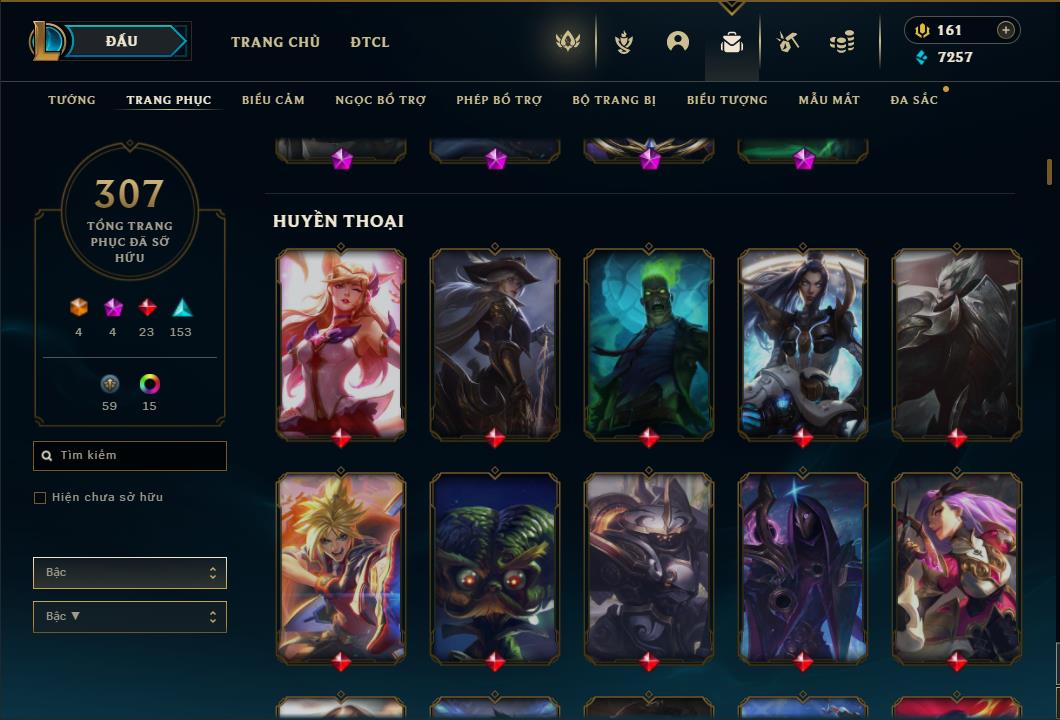Screen dimensions: 1060x720
Task: Choose the green zombie Brand skin card
Action: [x=649, y=342]
